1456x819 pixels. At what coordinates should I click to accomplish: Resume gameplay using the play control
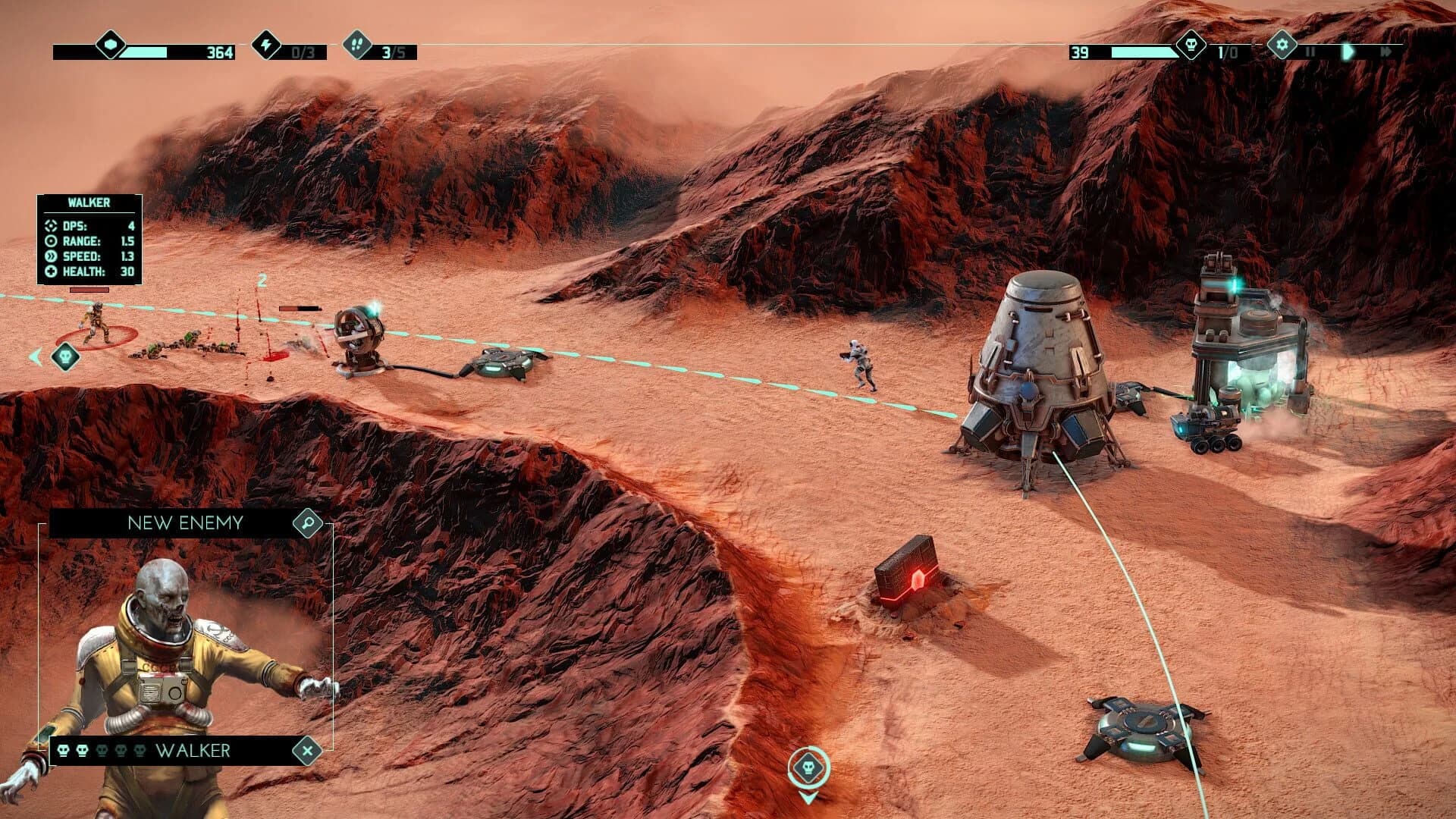click(x=1348, y=51)
